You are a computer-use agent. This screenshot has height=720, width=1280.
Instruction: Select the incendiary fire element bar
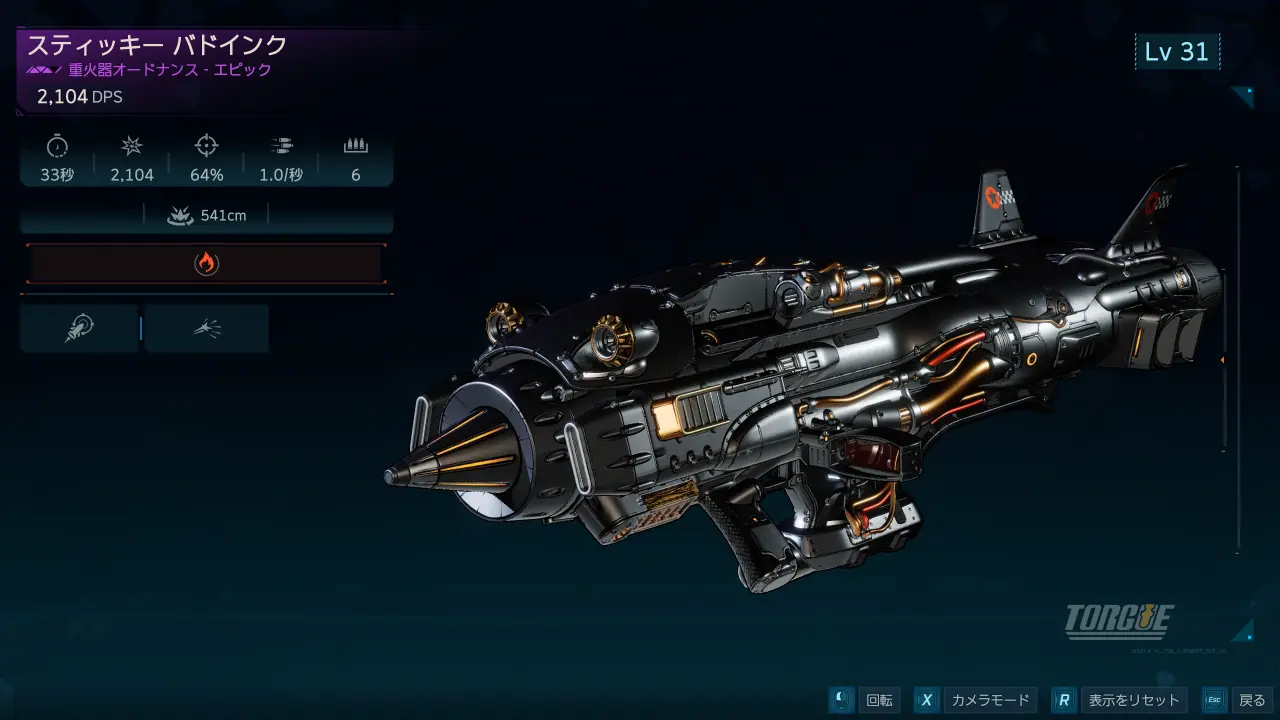tap(206, 264)
